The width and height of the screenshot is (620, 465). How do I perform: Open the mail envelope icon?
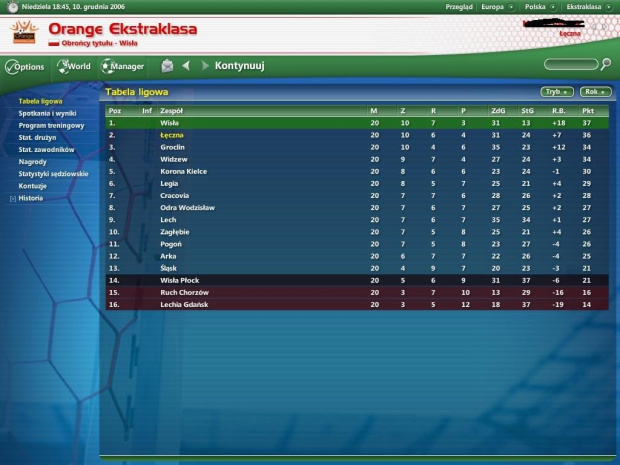click(167, 66)
